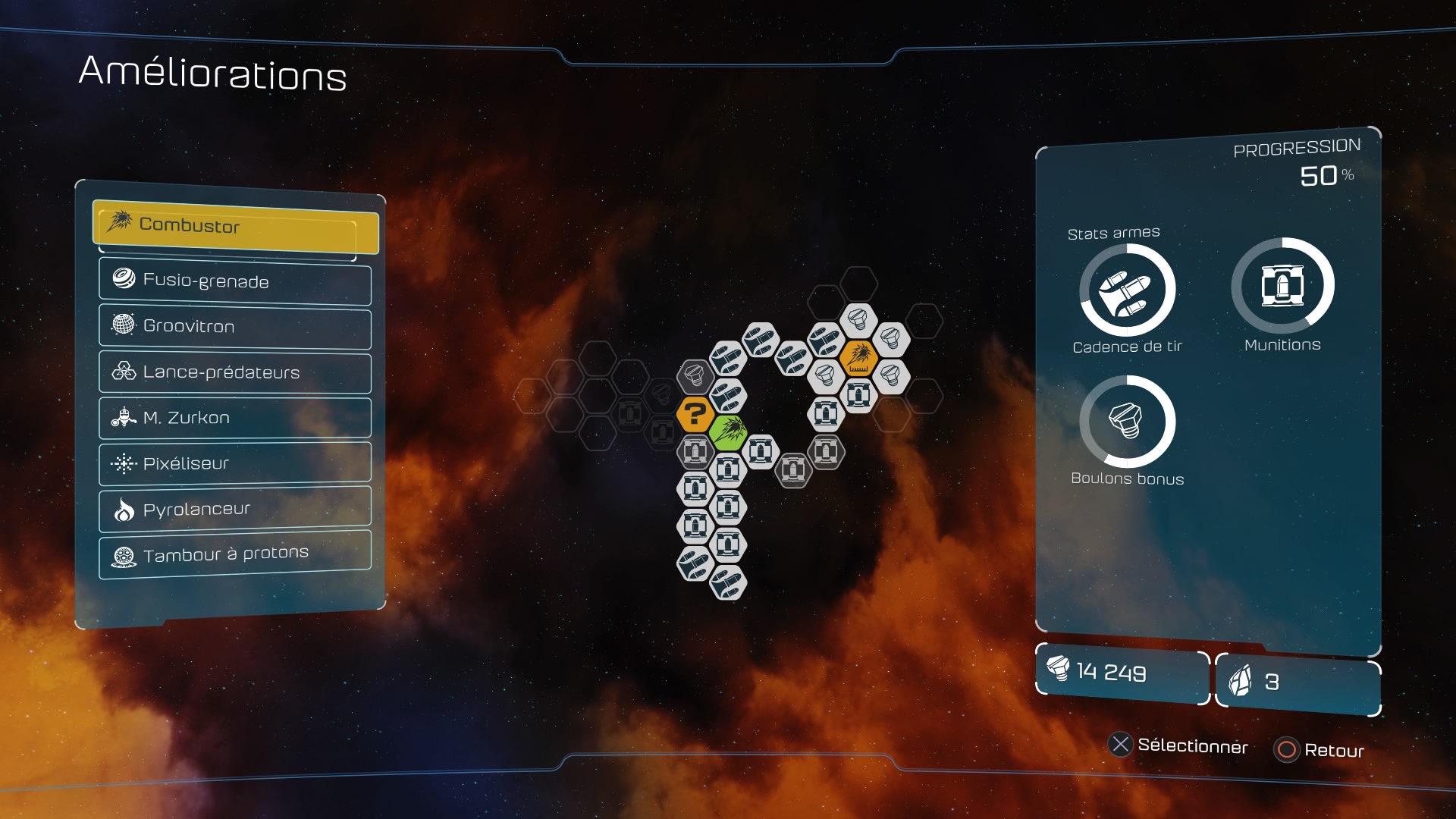
Task: Click the orange question mark hex cell
Action: (x=695, y=414)
